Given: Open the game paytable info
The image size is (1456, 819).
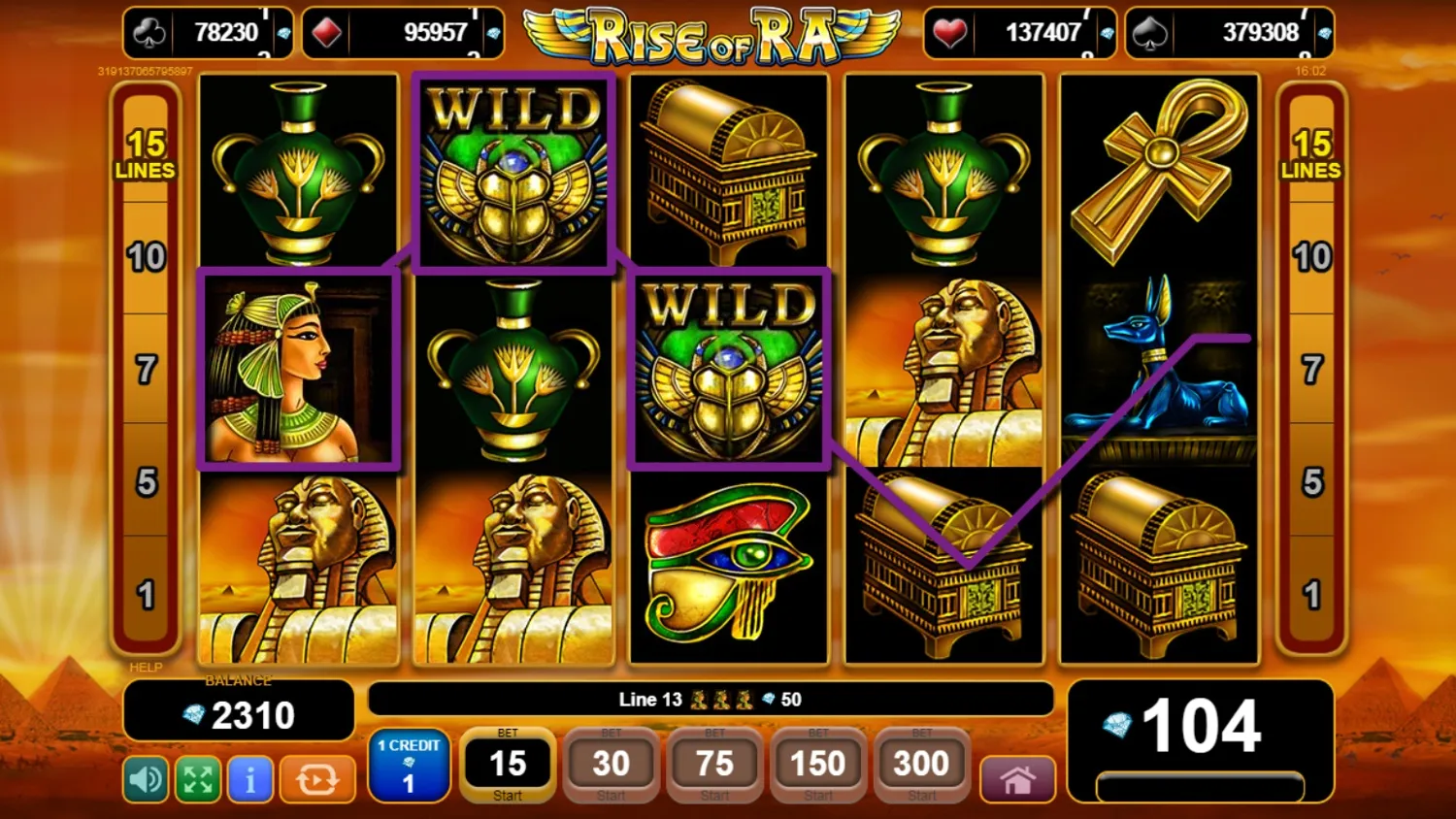Looking at the screenshot, I should coord(249,779).
